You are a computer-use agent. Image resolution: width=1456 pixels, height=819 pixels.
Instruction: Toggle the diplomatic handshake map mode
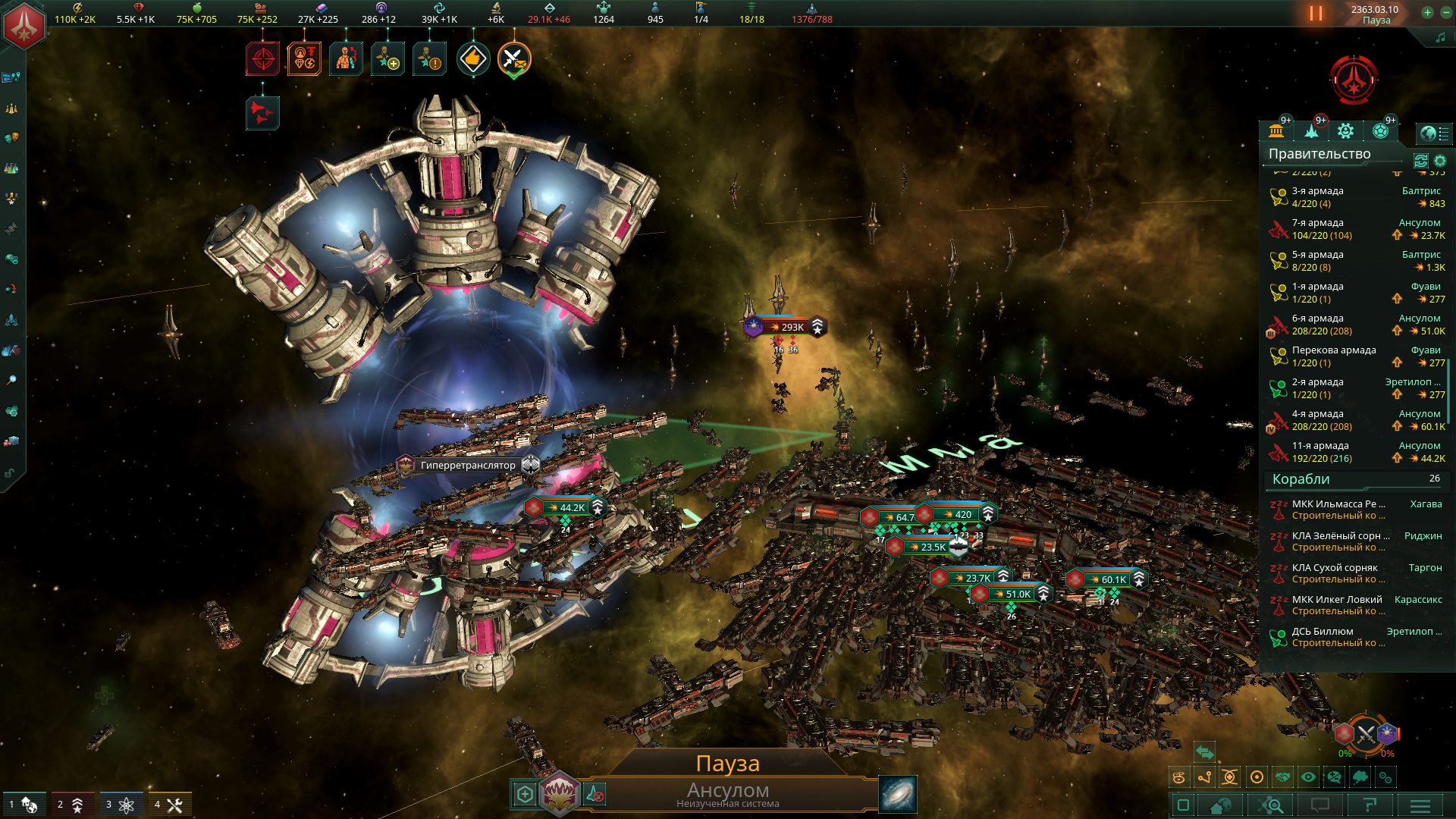(1282, 777)
